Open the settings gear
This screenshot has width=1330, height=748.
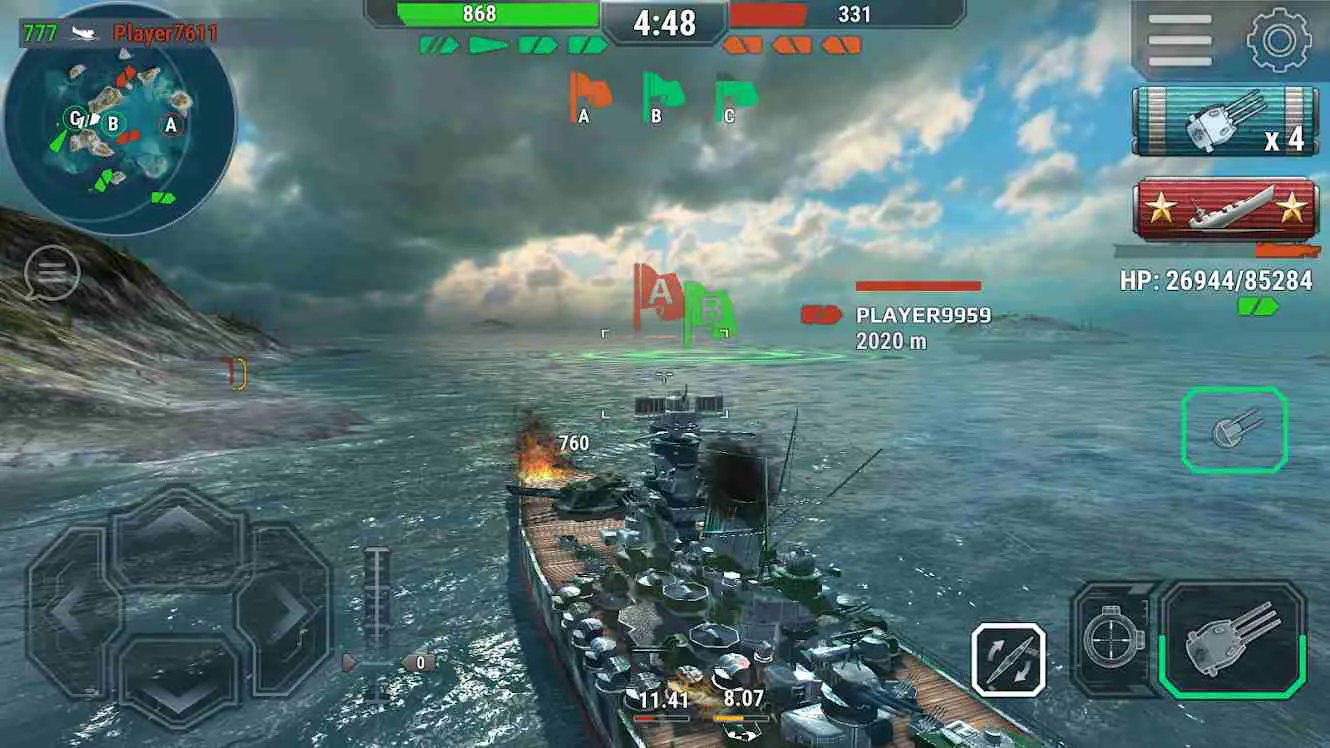coord(1277,33)
